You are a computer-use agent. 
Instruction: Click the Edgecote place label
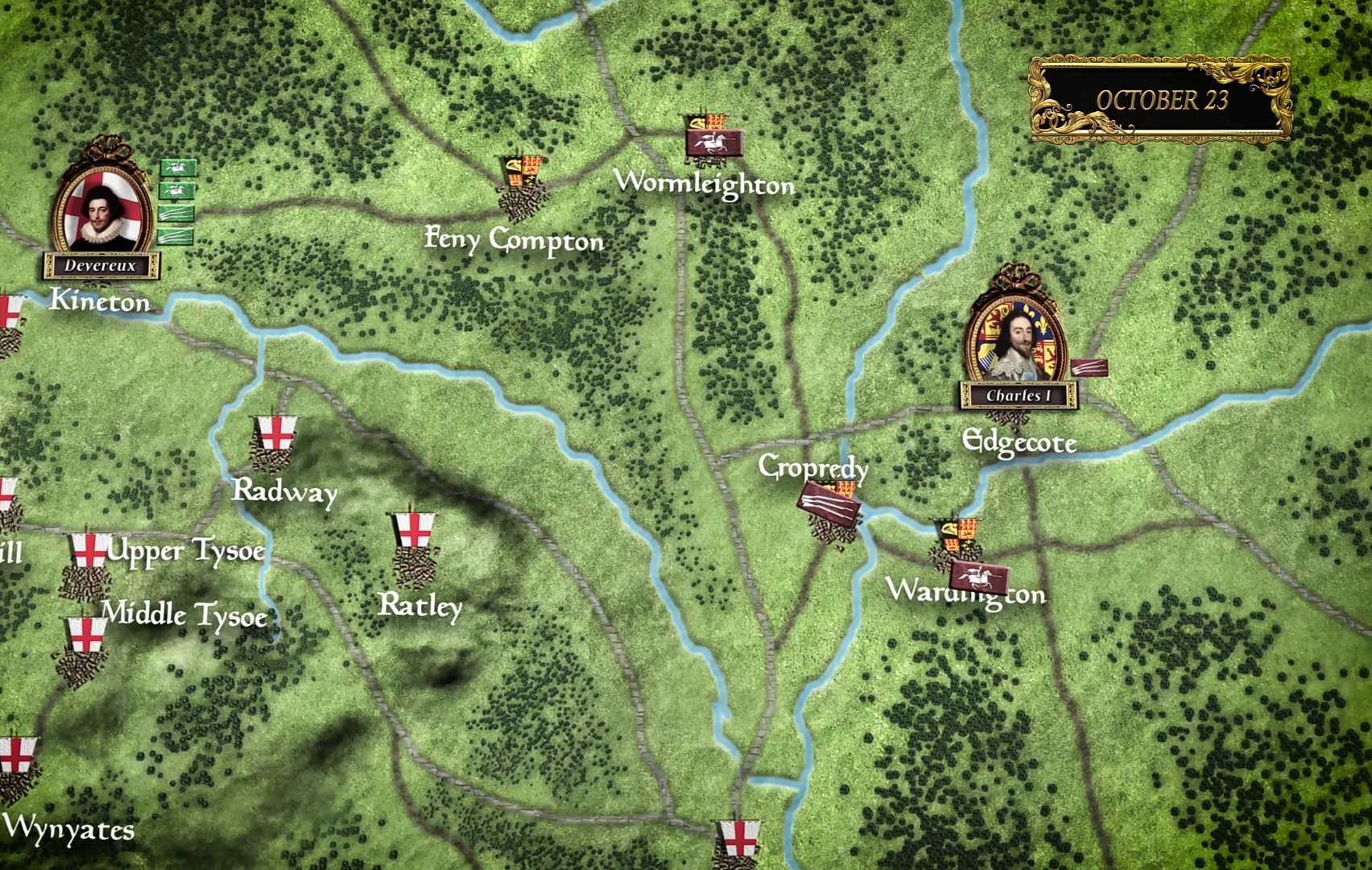click(x=1020, y=442)
